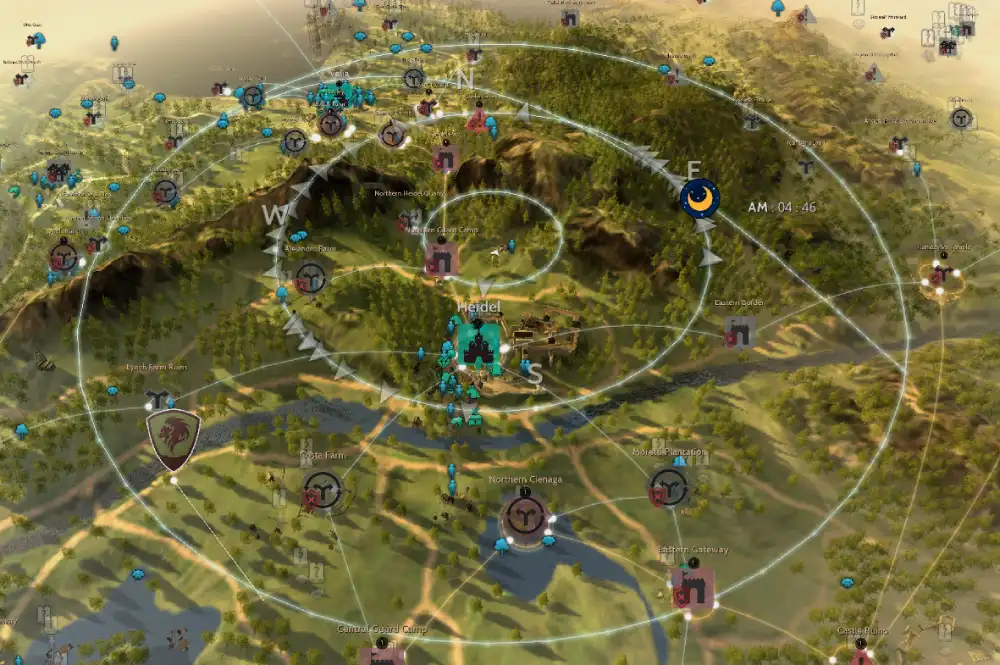Select the Alejandro Farm node

pyautogui.click(x=310, y=277)
